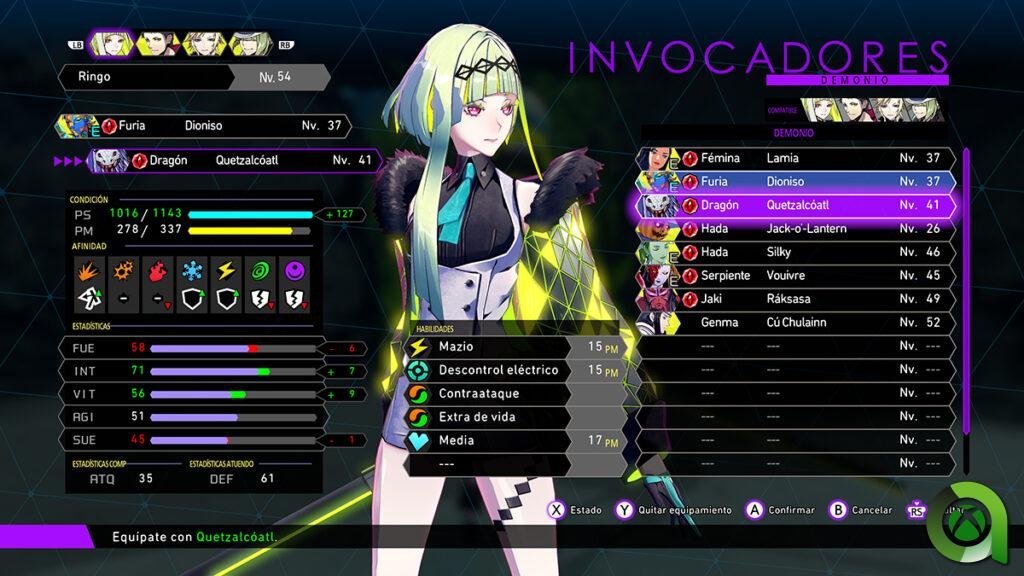Choose the Vouivre serpent row
Screen dimensions: 1024x576
point(795,275)
